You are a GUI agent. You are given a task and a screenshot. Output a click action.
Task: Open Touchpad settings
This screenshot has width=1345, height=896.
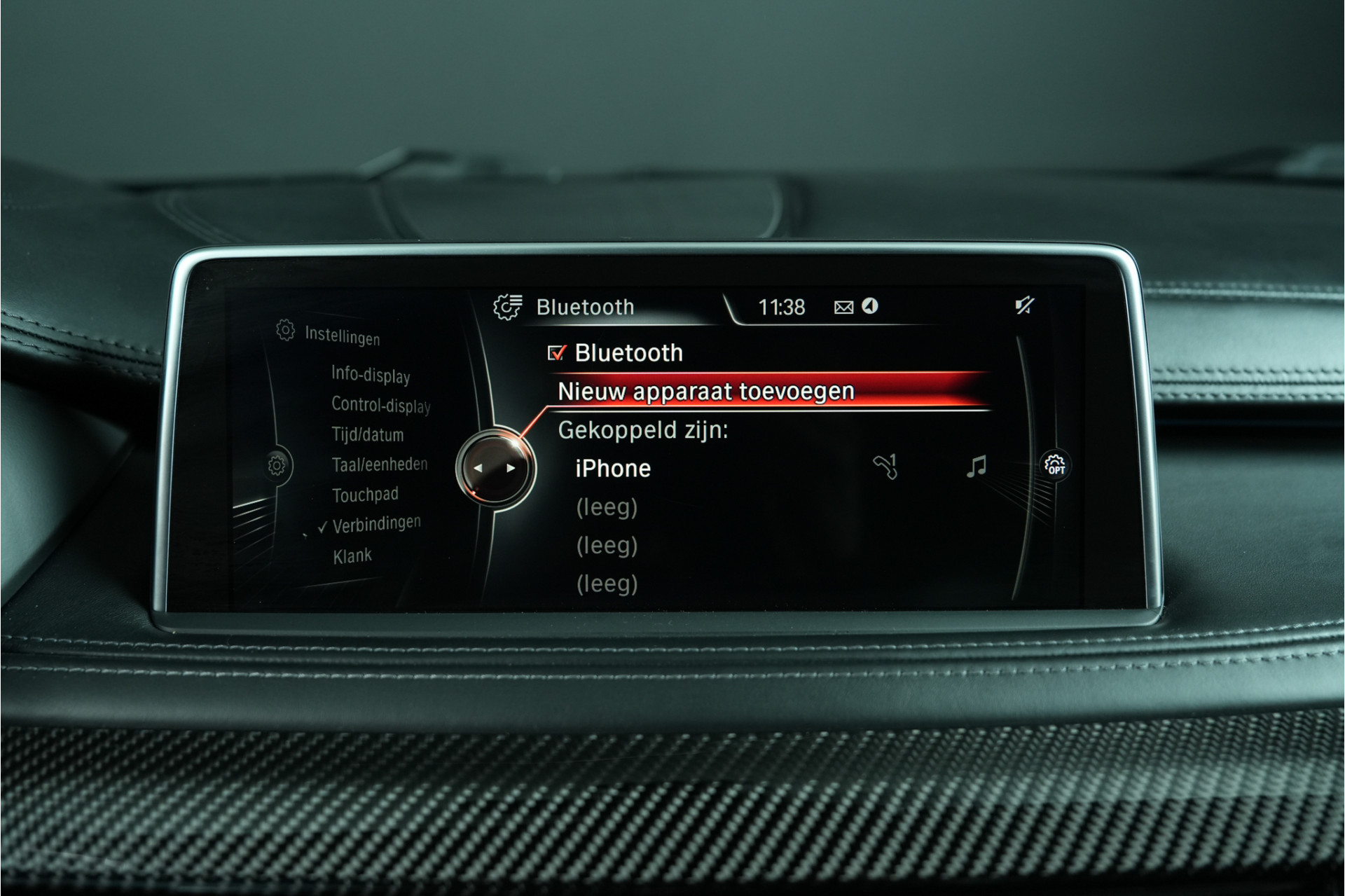click(365, 495)
